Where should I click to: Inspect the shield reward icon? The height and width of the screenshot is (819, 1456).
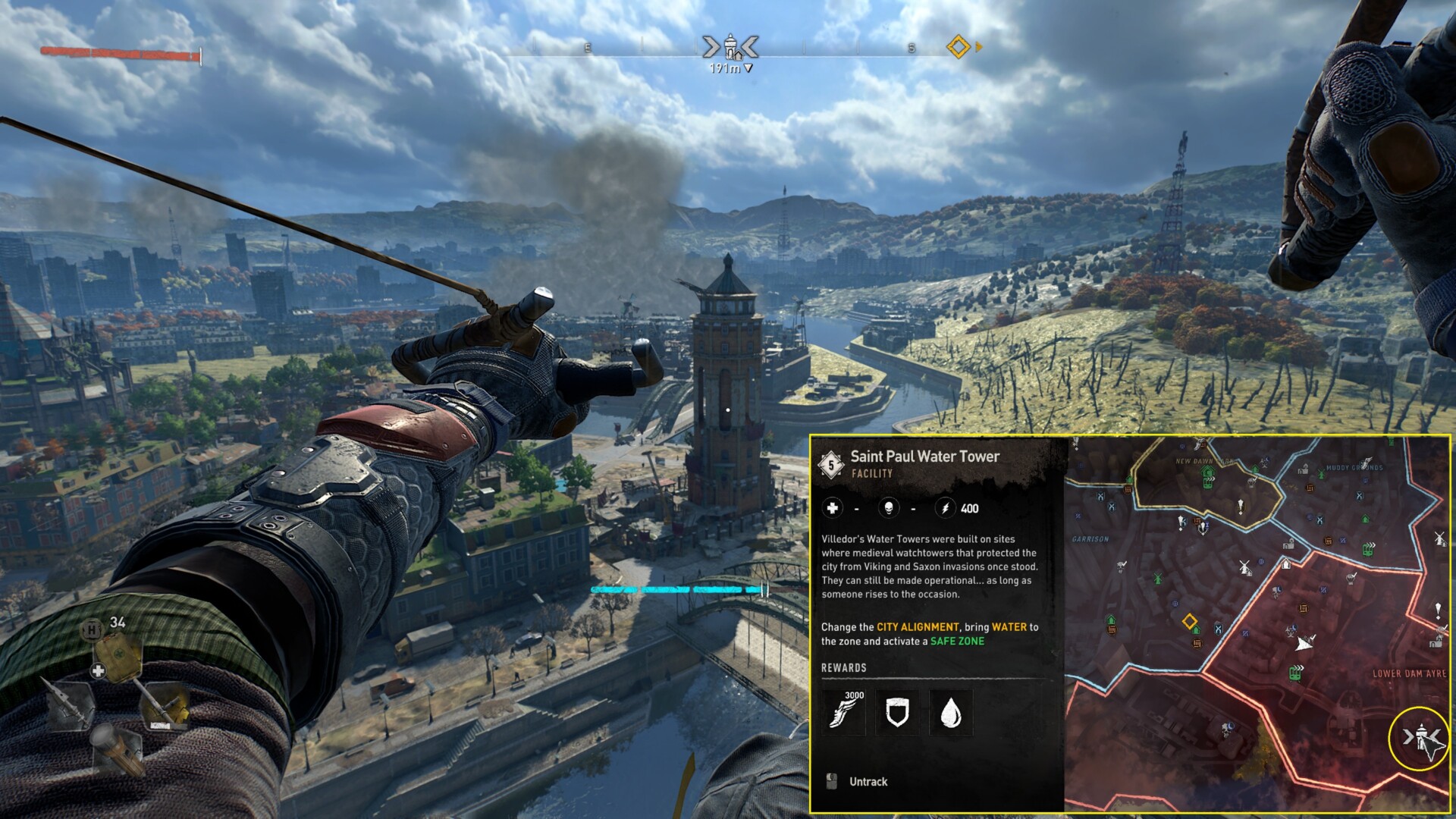[897, 713]
